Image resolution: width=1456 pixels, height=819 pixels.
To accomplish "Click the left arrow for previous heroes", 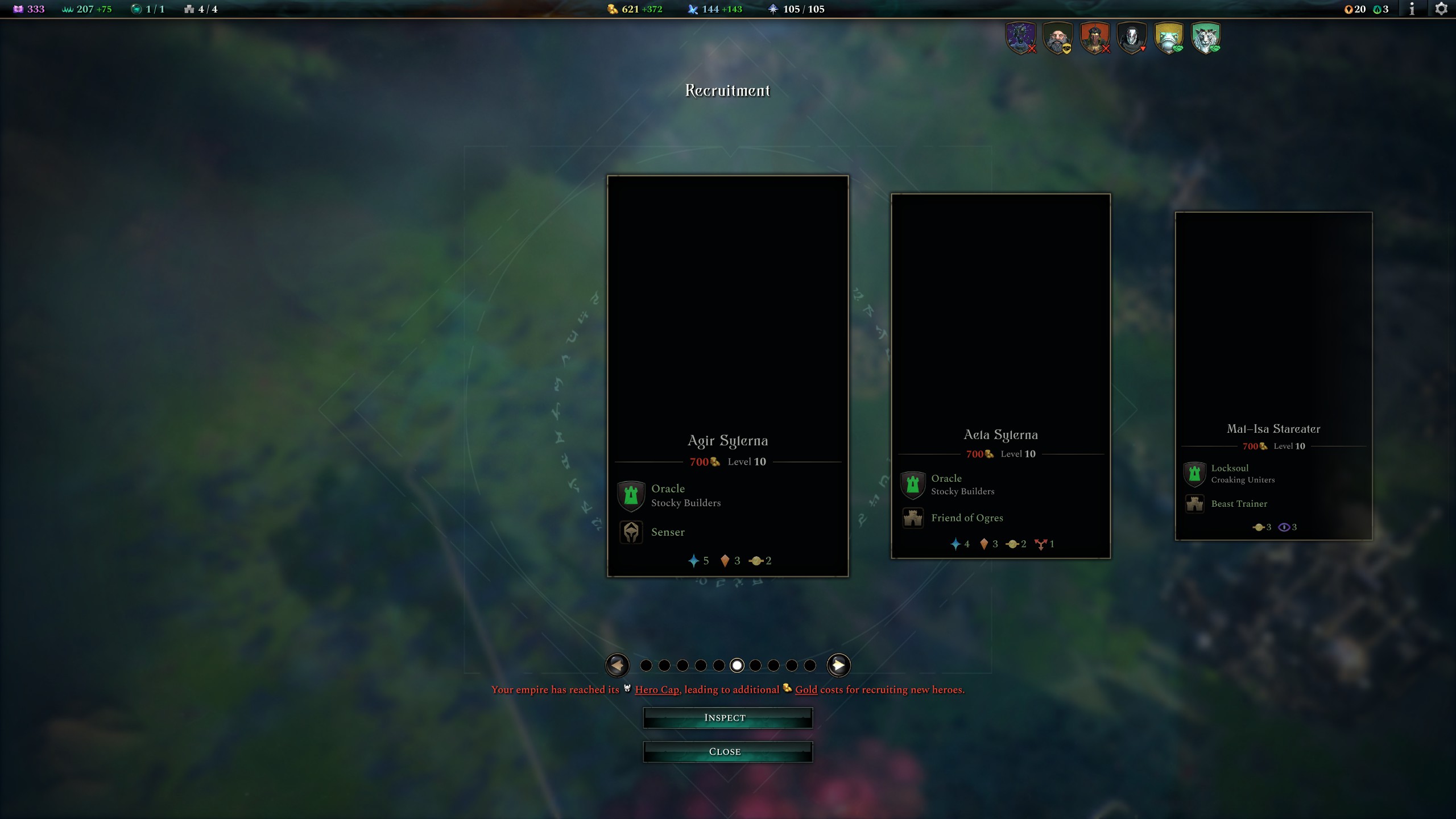I will tap(618, 665).
